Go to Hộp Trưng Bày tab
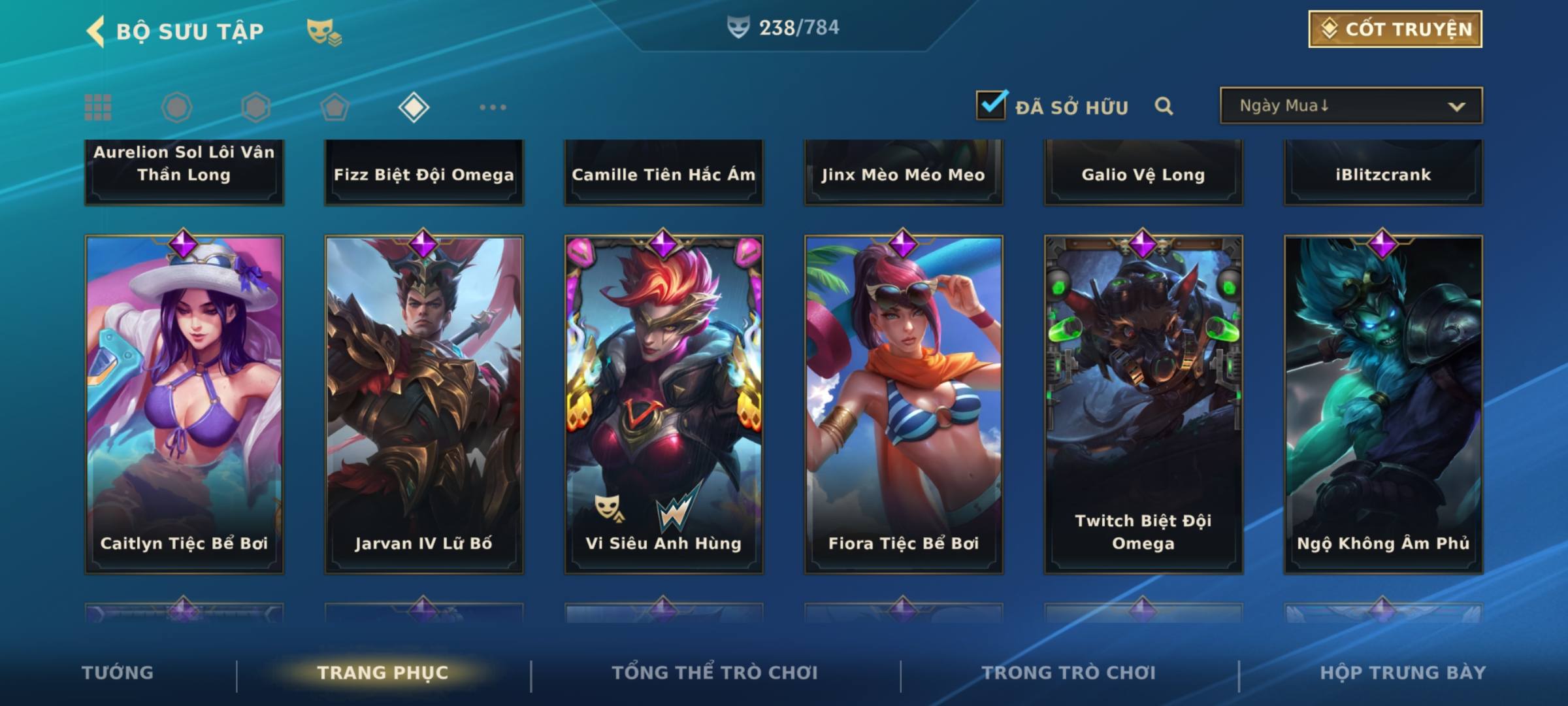1568x706 pixels. (x=1403, y=673)
